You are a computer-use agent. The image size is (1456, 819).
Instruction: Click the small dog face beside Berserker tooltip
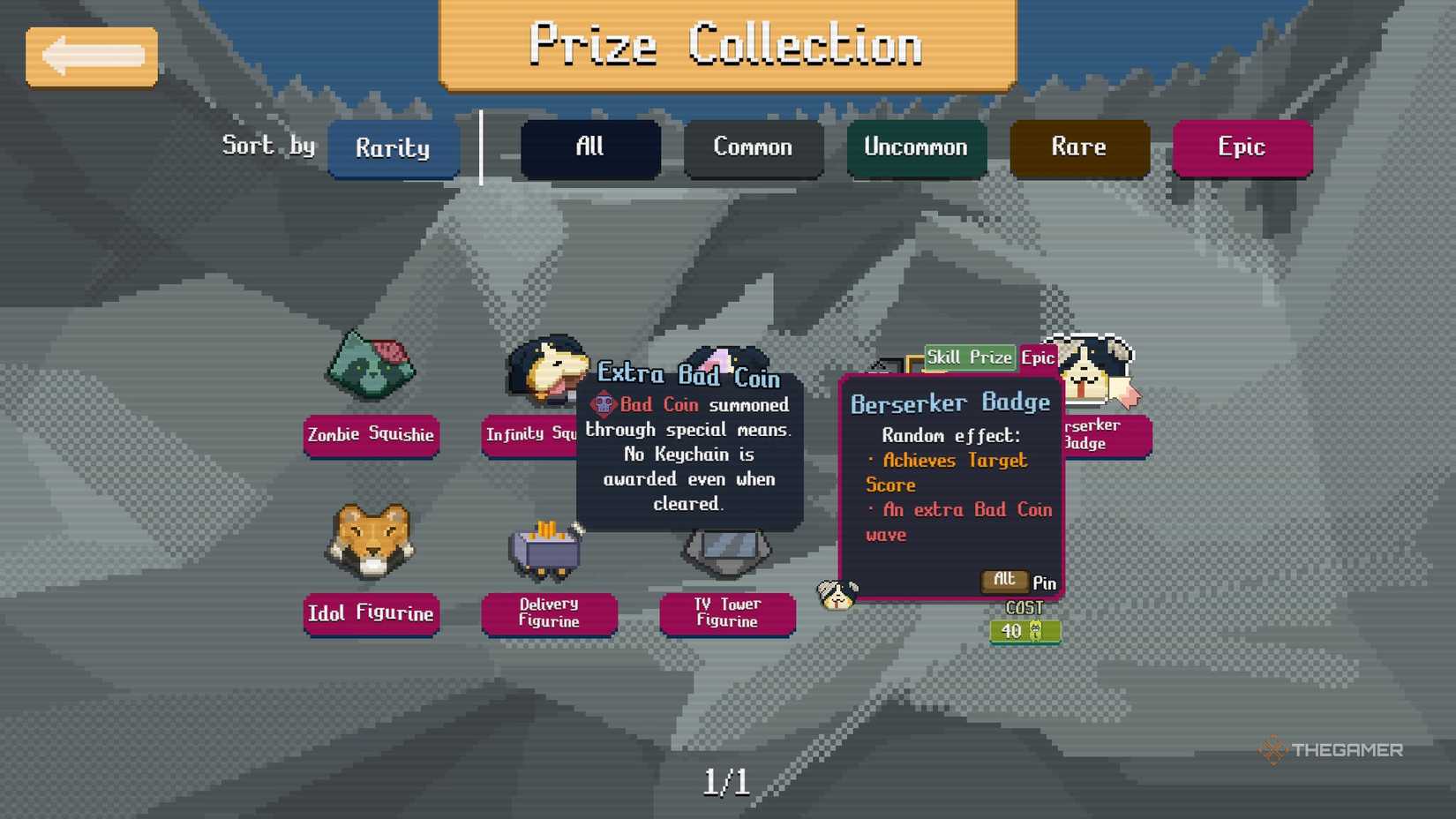point(835,592)
